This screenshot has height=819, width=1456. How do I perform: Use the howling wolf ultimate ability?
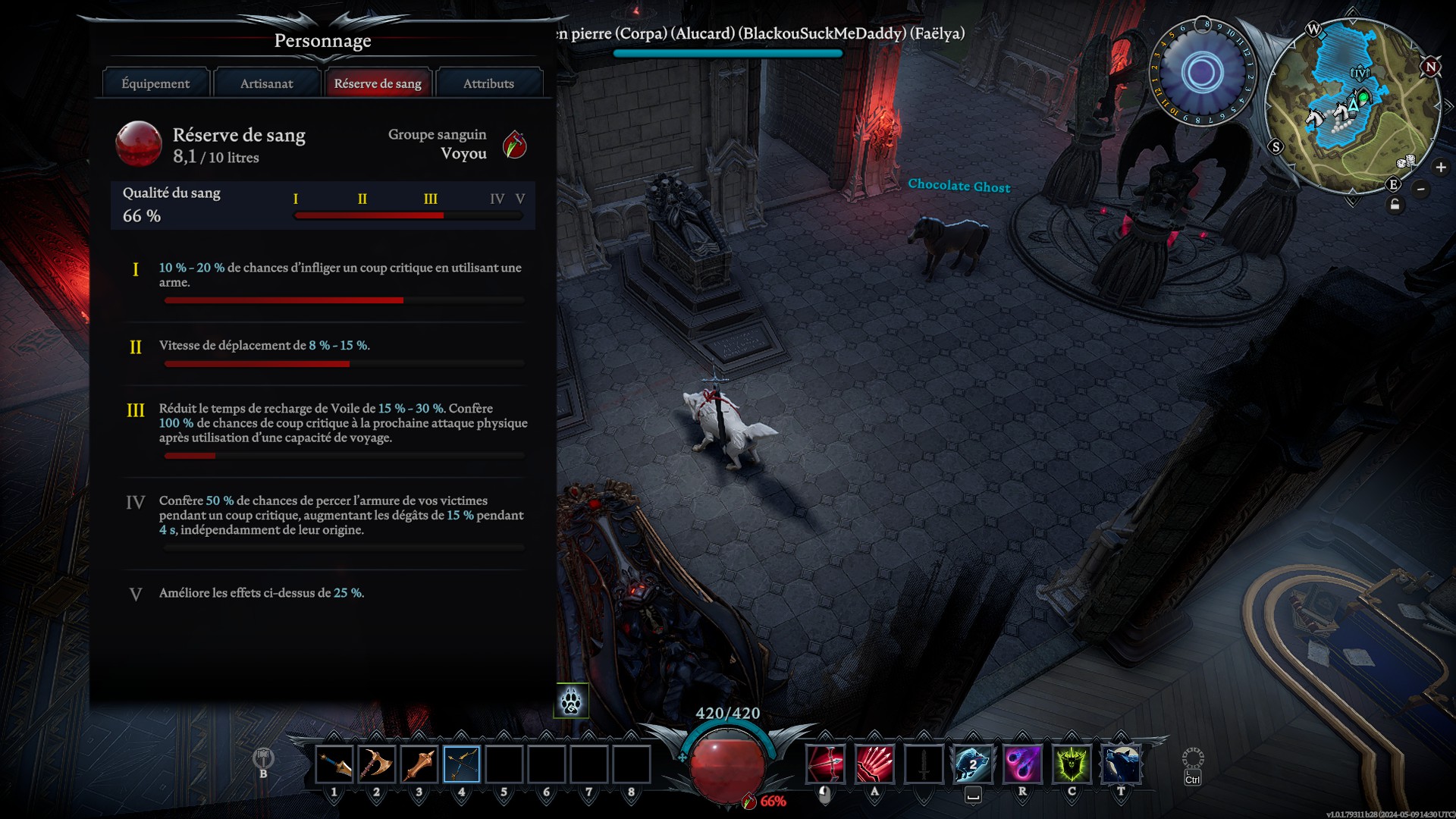pyautogui.click(x=1121, y=764)
